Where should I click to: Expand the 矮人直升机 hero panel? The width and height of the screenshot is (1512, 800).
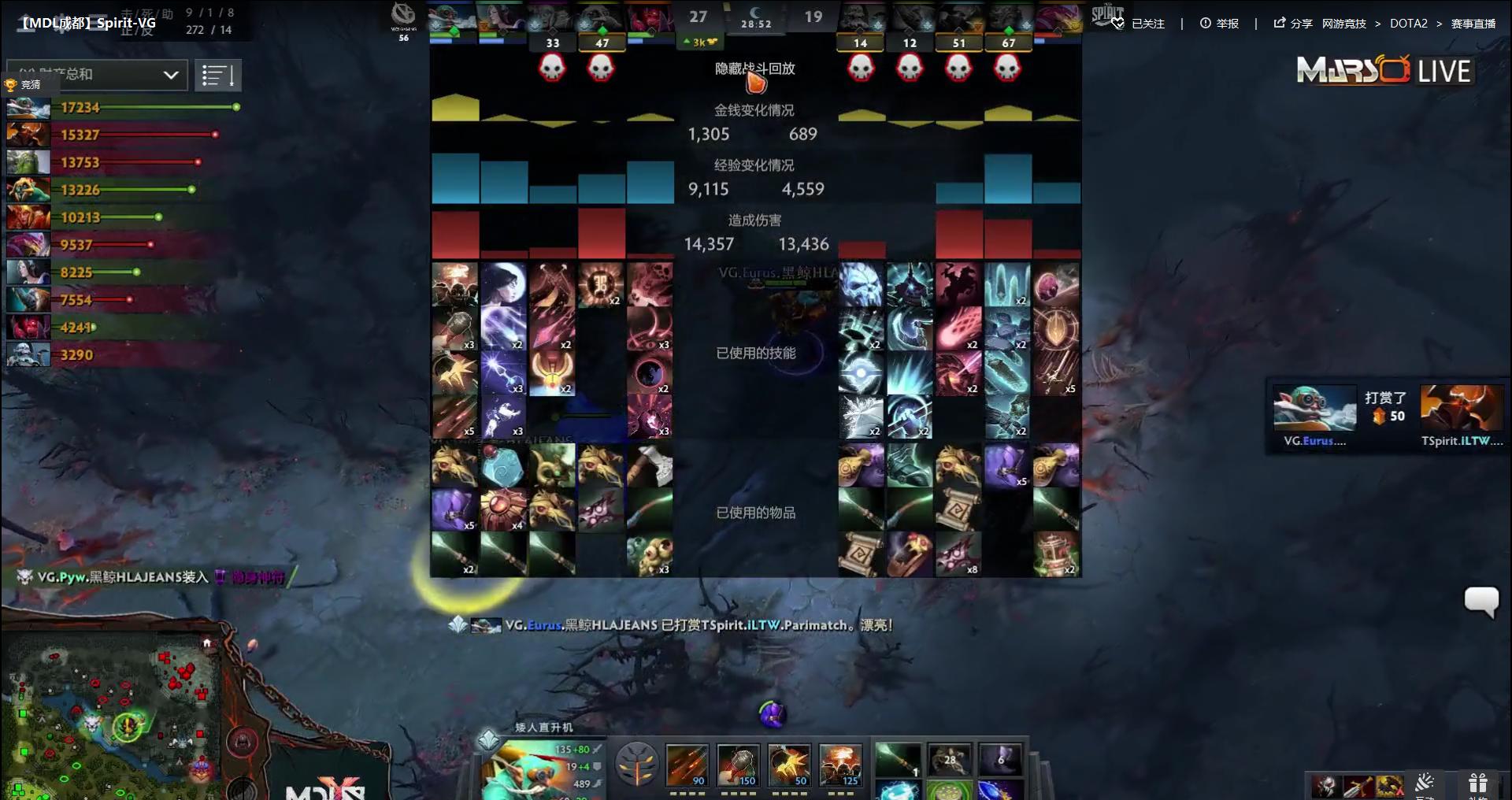point(489,739)
